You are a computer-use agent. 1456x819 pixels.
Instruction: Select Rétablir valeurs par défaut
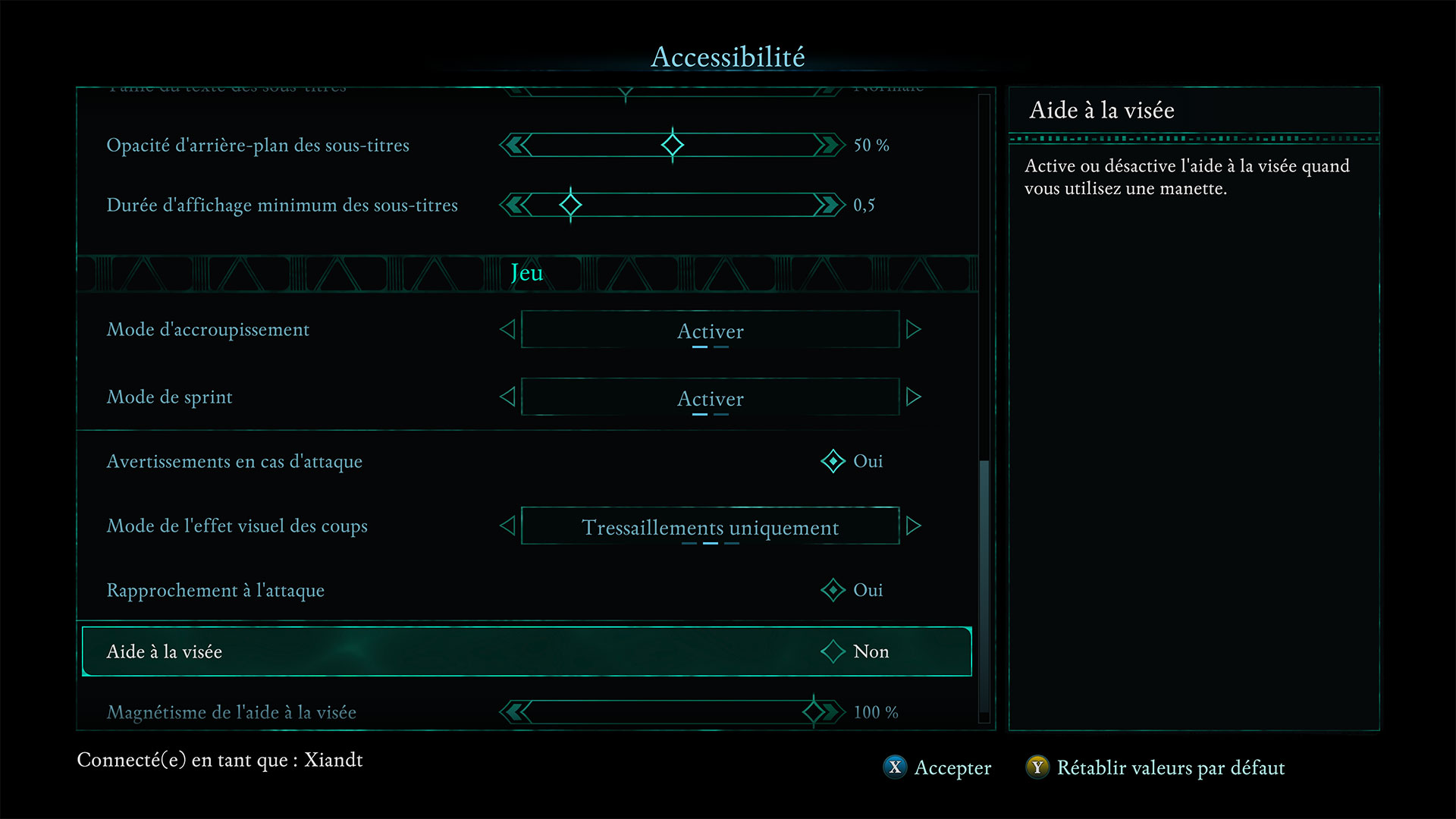pyautogui.click(x=1156, y=767)
